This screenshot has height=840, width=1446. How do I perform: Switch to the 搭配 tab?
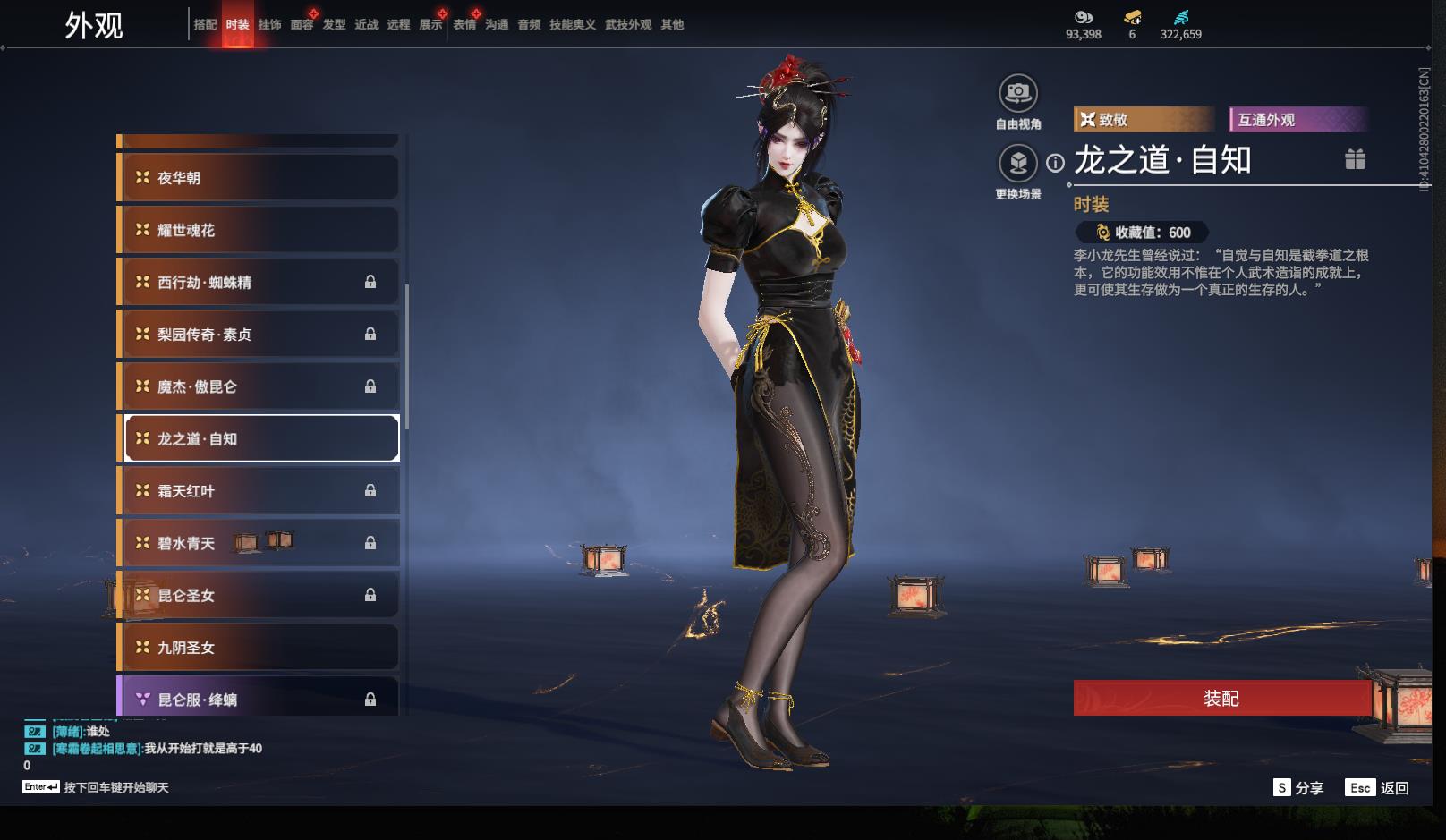coord(205,25)
